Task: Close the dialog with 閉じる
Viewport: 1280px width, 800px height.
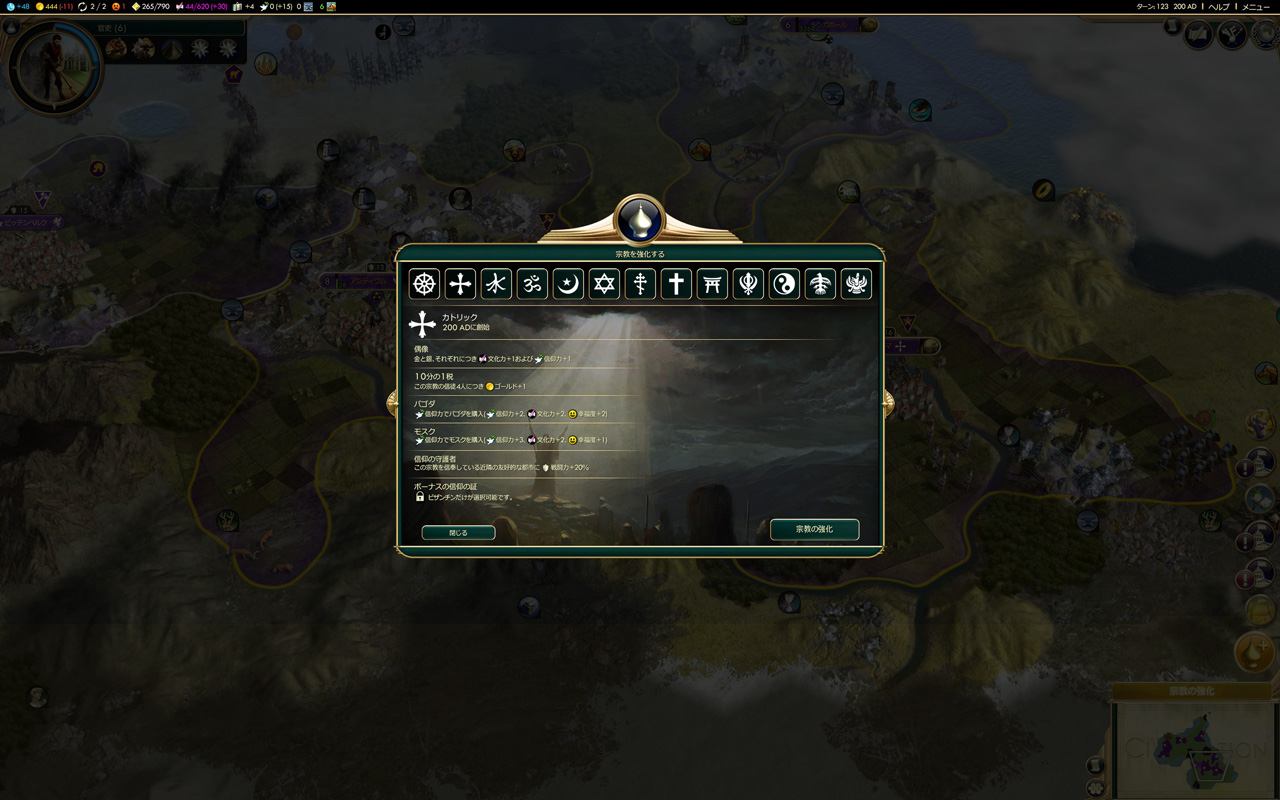Action: pos(458,533)
